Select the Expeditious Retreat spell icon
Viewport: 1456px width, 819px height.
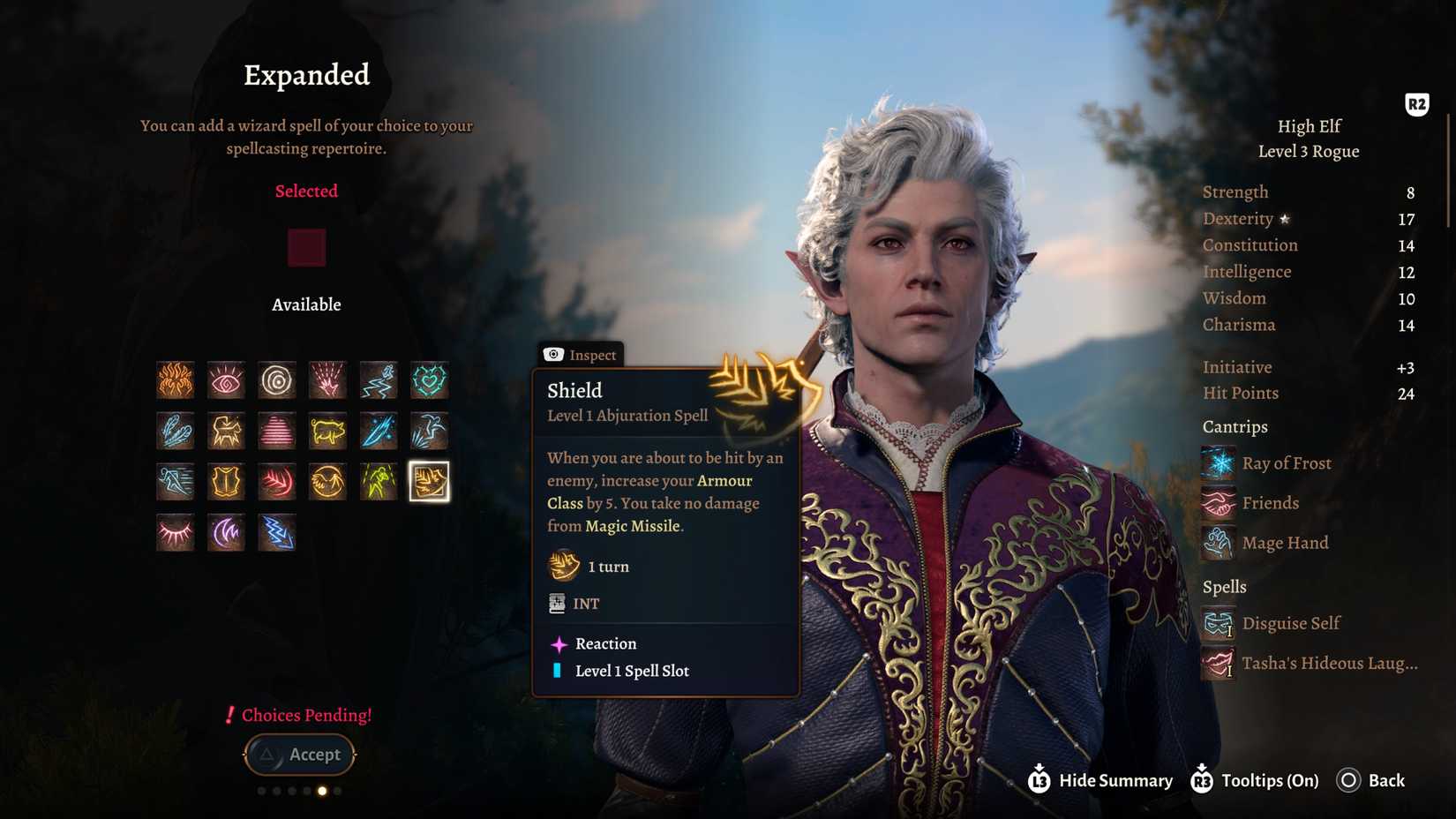click(x=379, y=380)
